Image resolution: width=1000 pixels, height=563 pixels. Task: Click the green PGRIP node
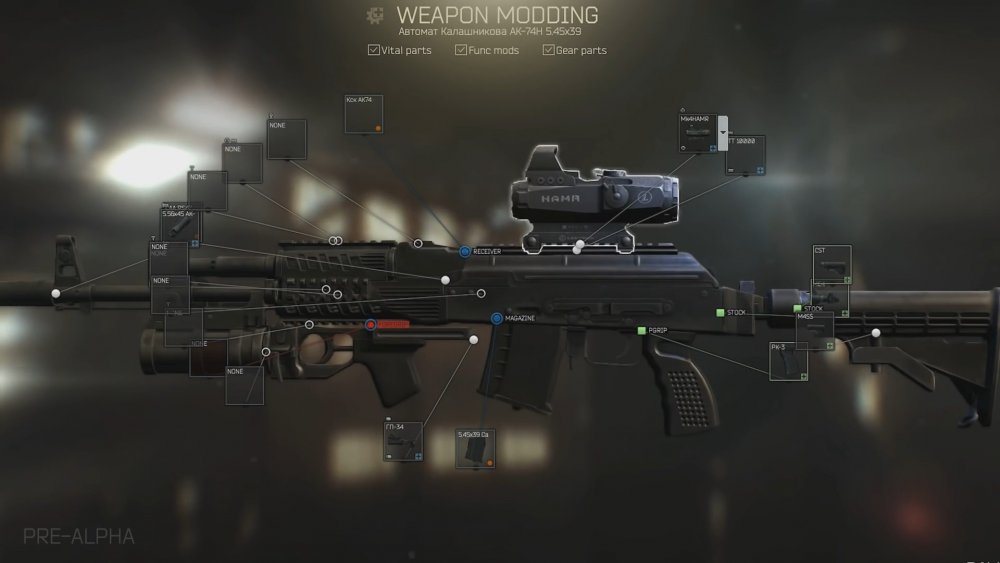point(642,330)
